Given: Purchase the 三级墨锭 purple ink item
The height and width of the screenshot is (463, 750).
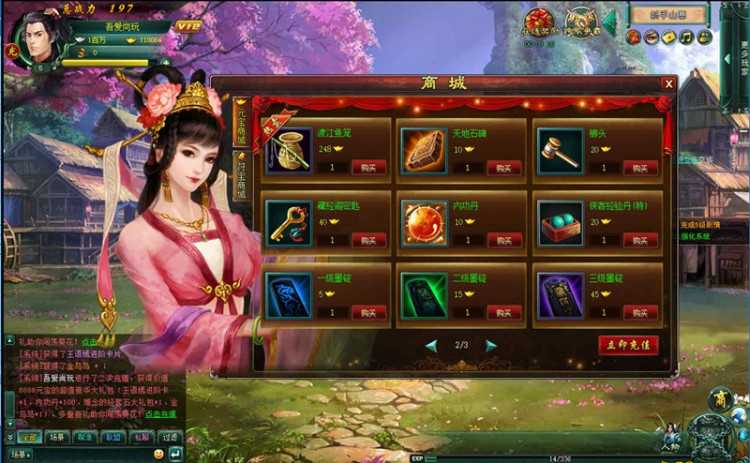Looking at the screenshot, I should [x=639, y=311].
